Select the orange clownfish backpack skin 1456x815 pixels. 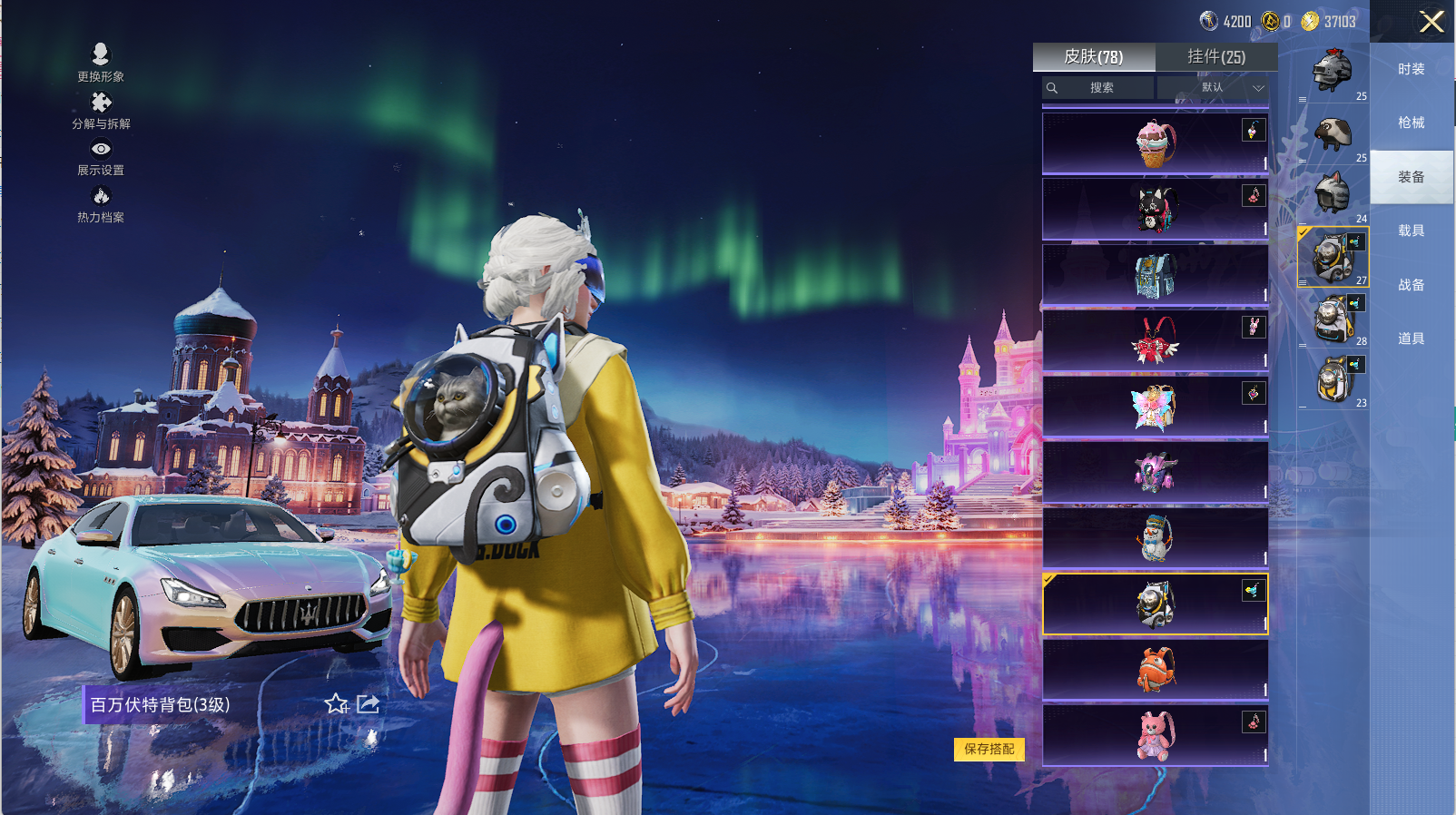point(1155,670)
